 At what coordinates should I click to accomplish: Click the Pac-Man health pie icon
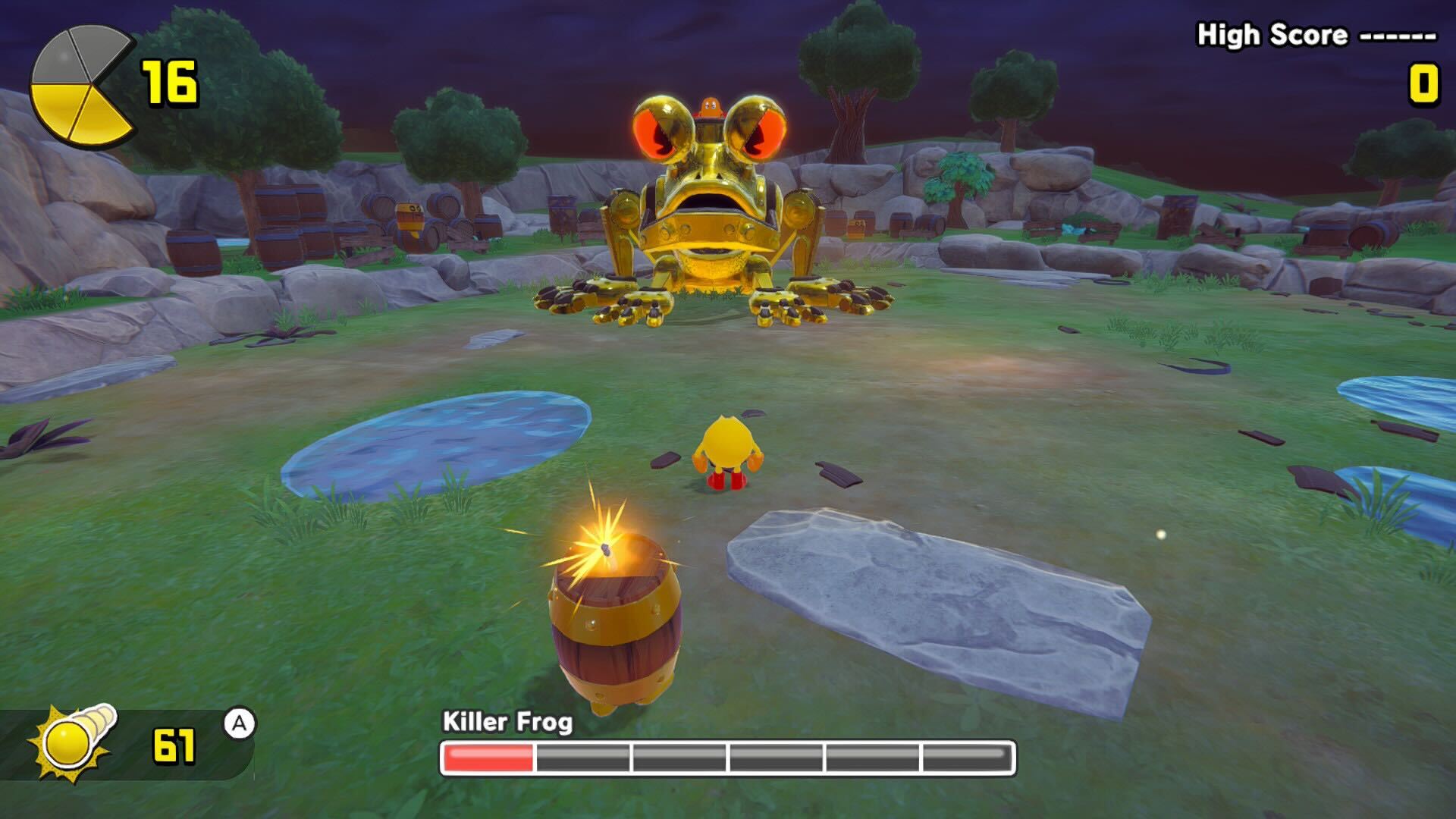[80, 85]
